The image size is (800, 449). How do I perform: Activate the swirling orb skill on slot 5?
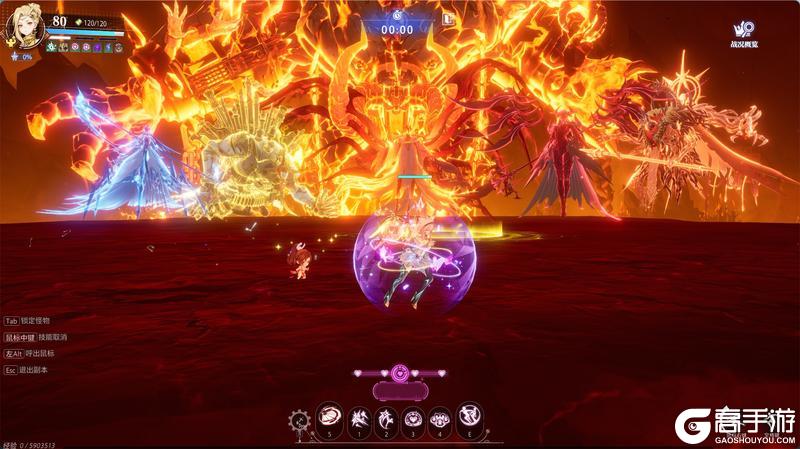pos(330,417)
